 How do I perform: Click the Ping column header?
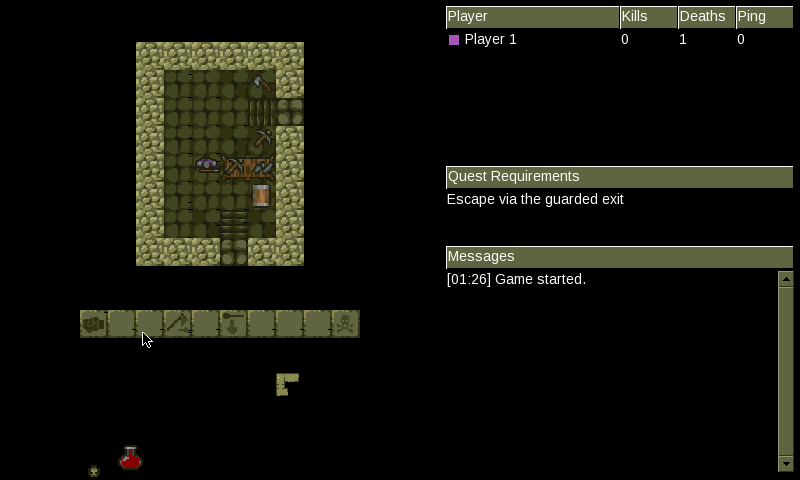[764, 17]
